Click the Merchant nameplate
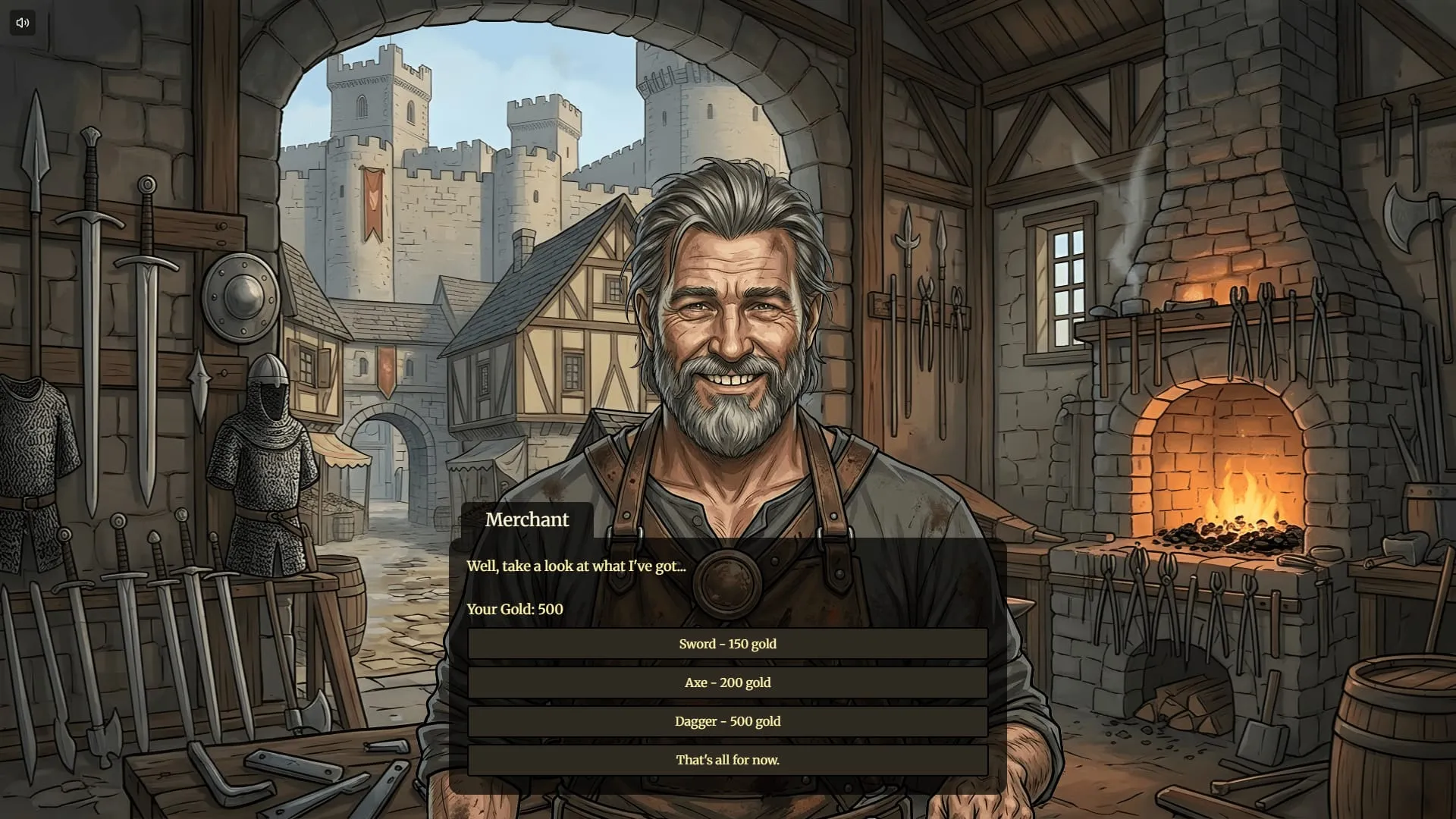The height and width of the screenshot is (819, 1456). [x=526, y=519]
